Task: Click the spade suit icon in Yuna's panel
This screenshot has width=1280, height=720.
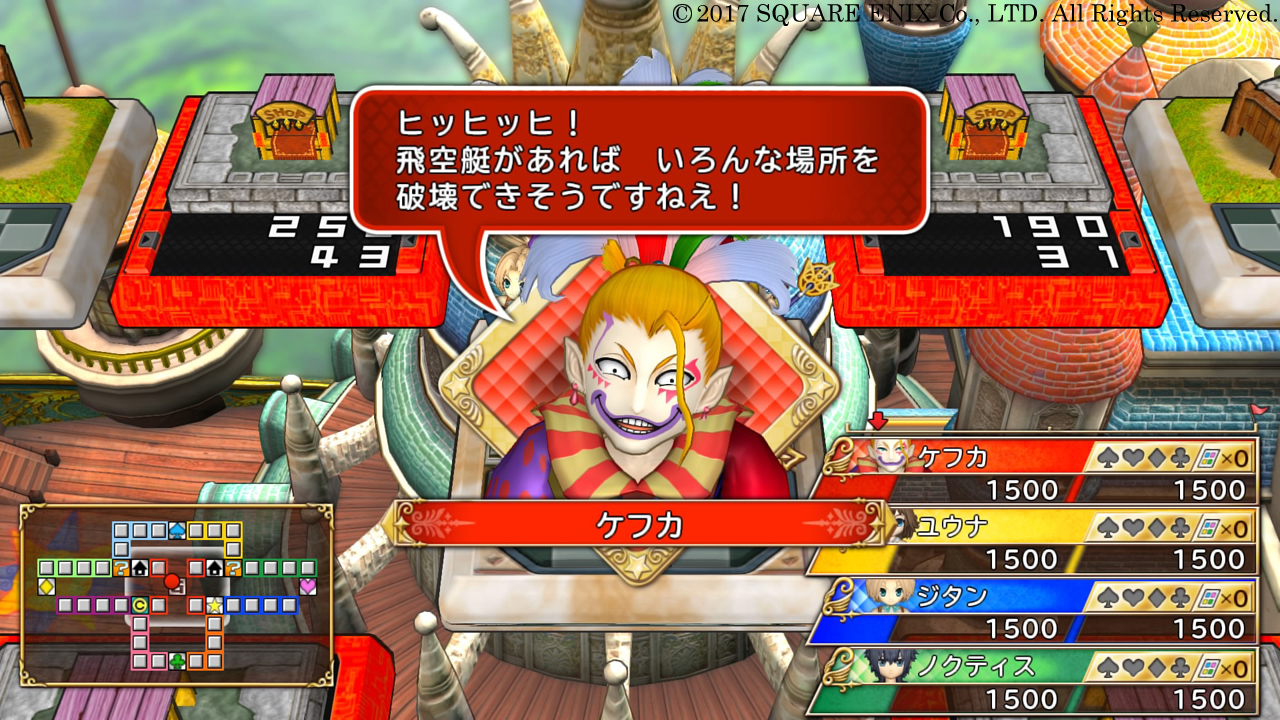Action: (x=1105, y=525)
